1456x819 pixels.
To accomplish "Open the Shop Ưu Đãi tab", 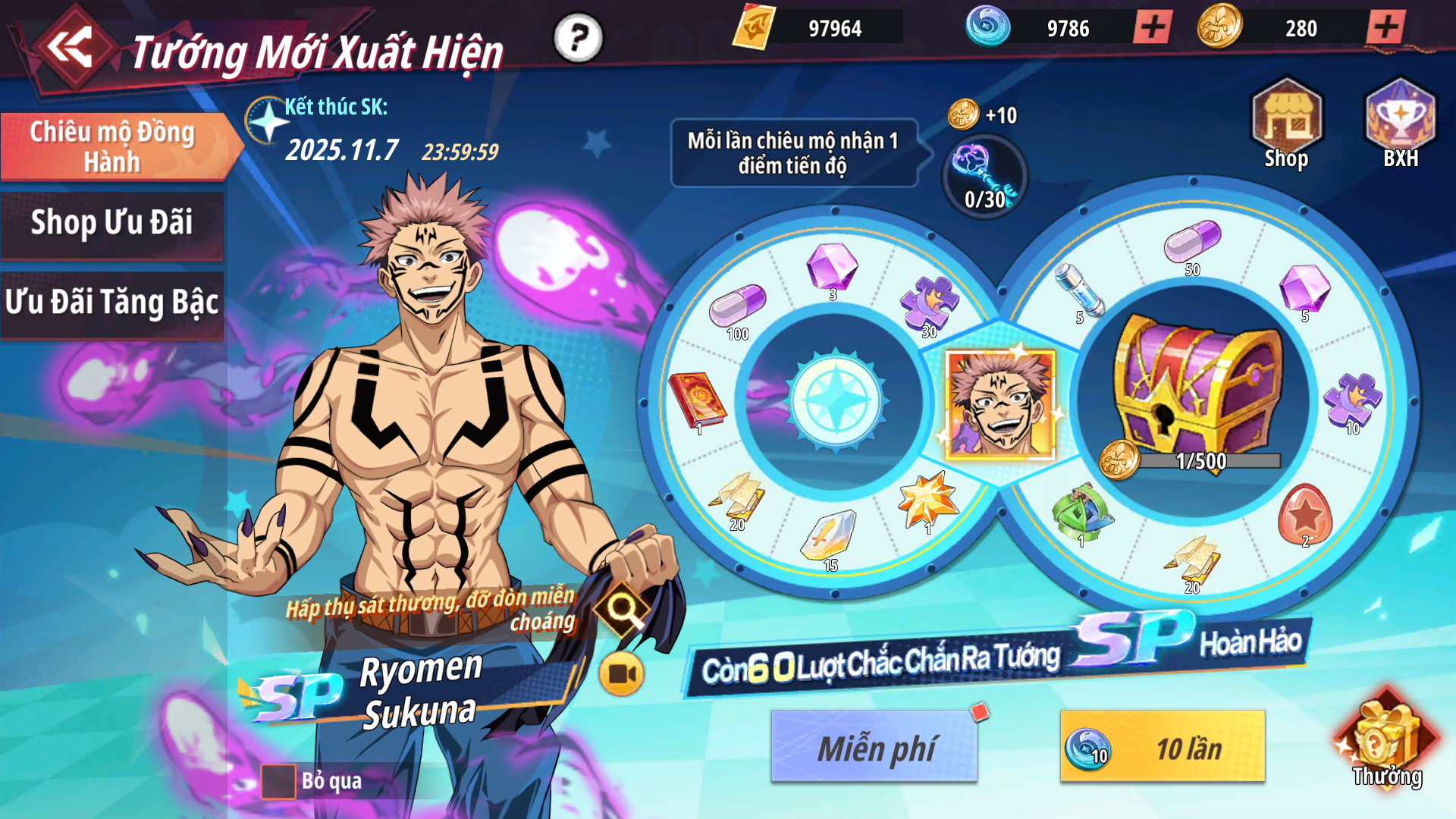I will 112,223.
